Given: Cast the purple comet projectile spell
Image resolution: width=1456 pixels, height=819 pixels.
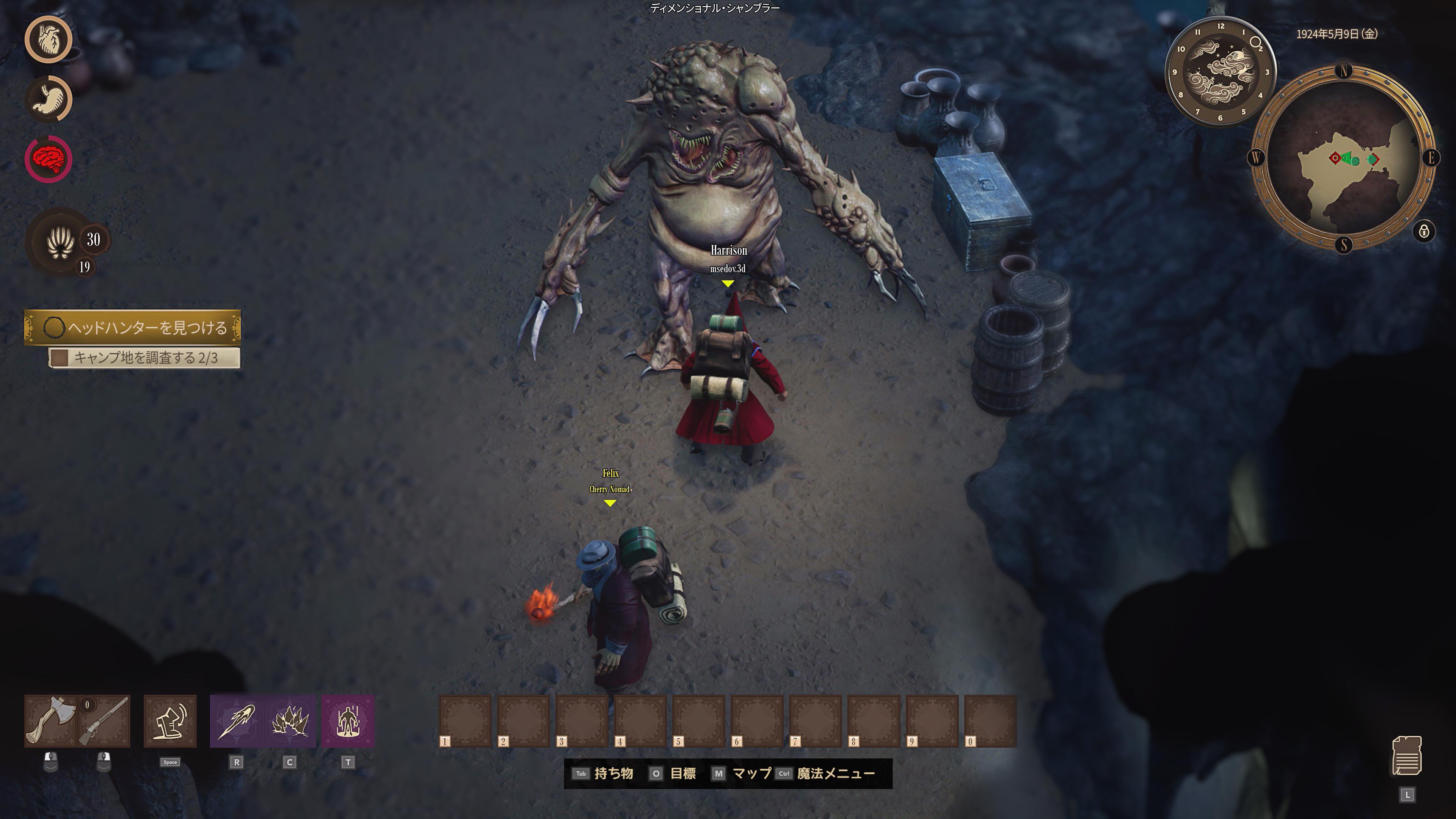Looking at the screenshot, I should pos(236,721).
